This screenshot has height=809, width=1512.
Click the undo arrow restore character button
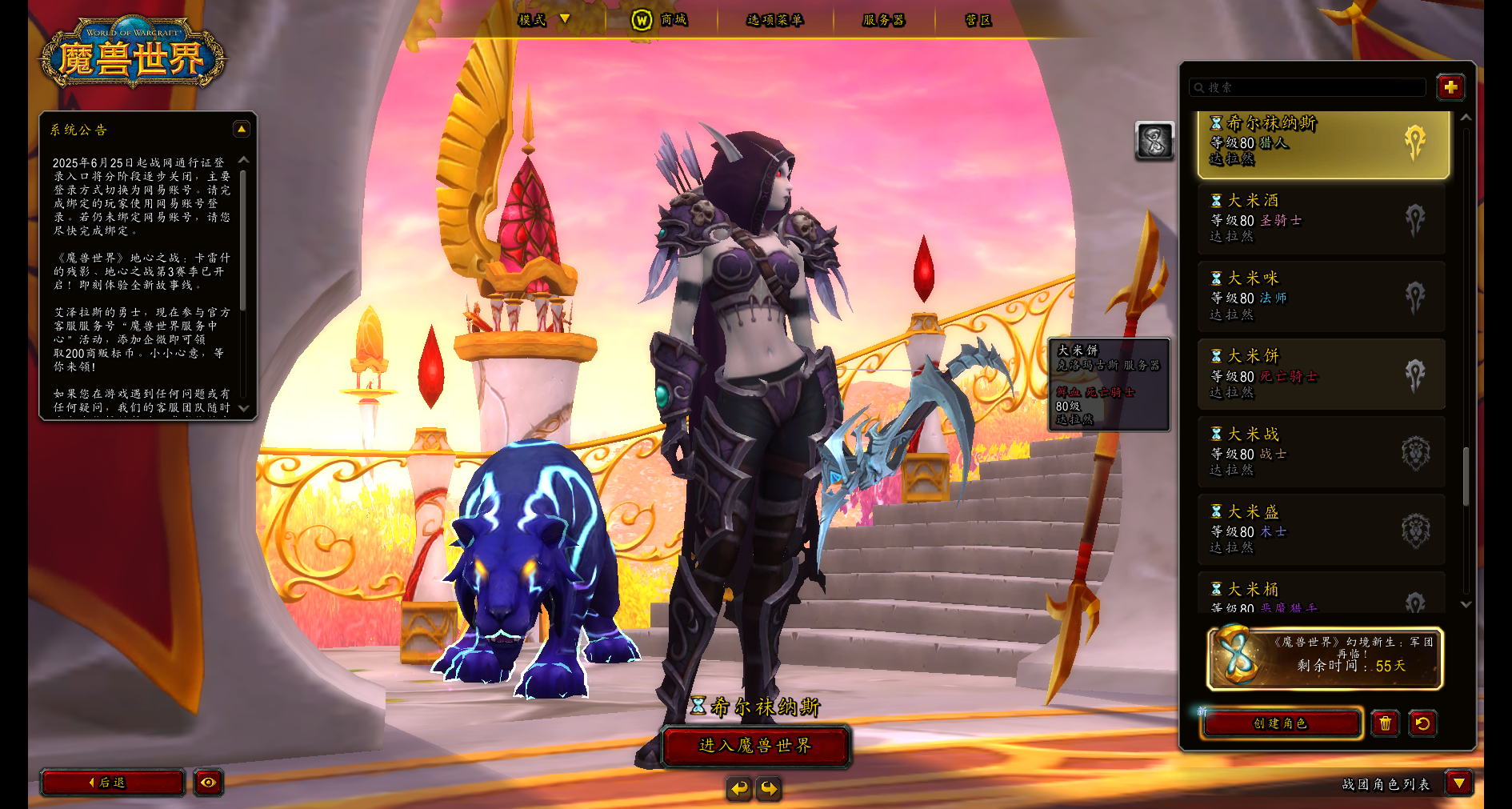click(x=1422, y=723)
